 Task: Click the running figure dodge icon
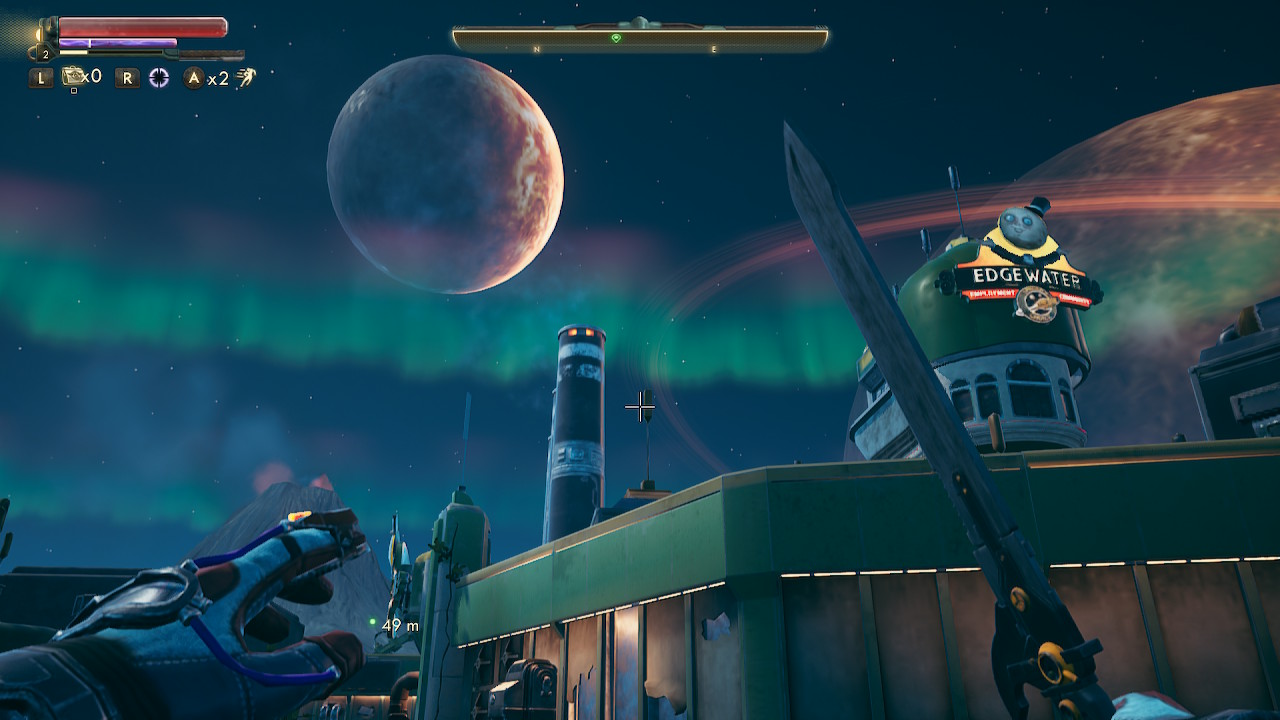point(246,77)
